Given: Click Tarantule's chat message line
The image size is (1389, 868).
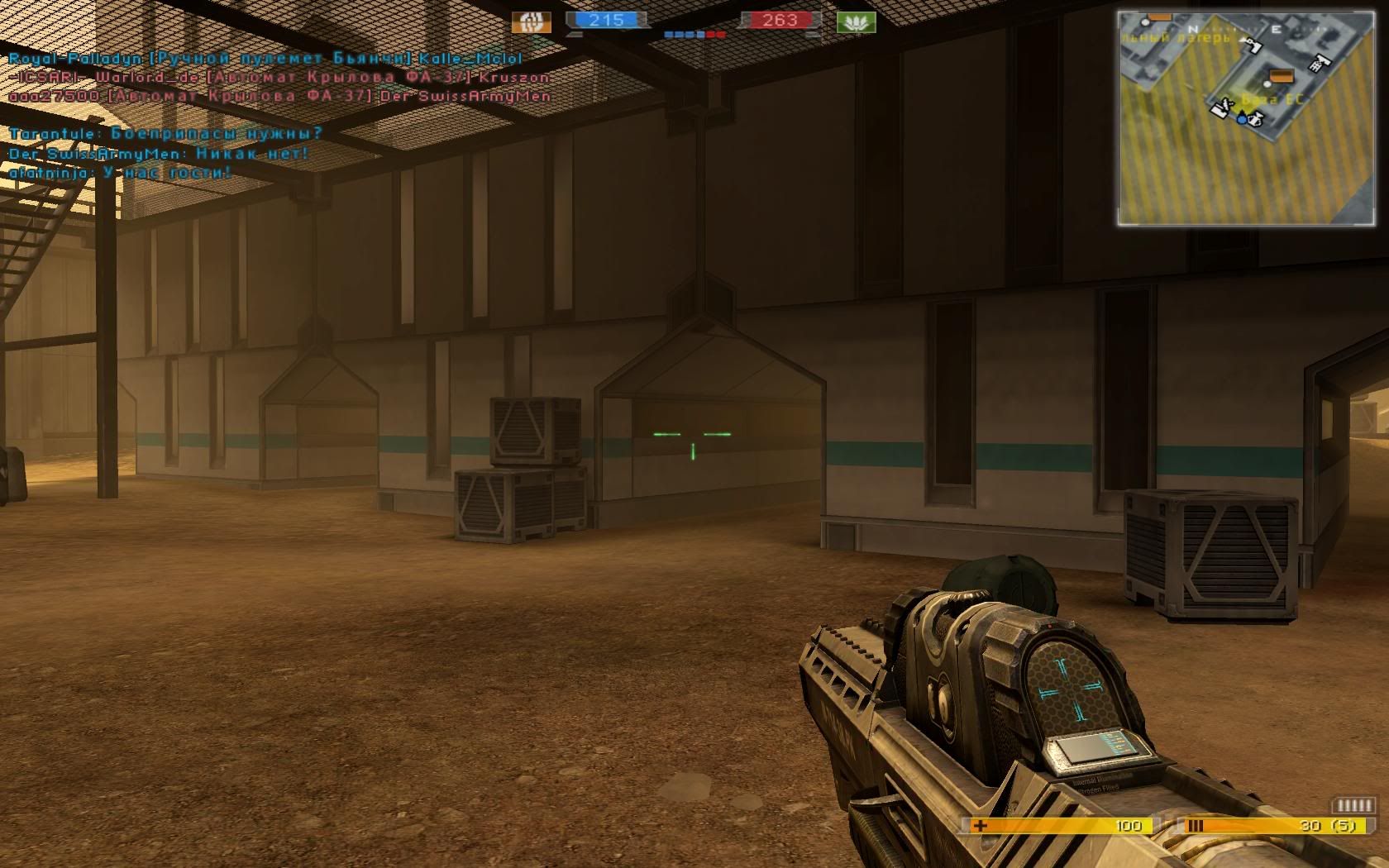Looking at the screenshot, I should pyautogui.click(x=165, y=134).
